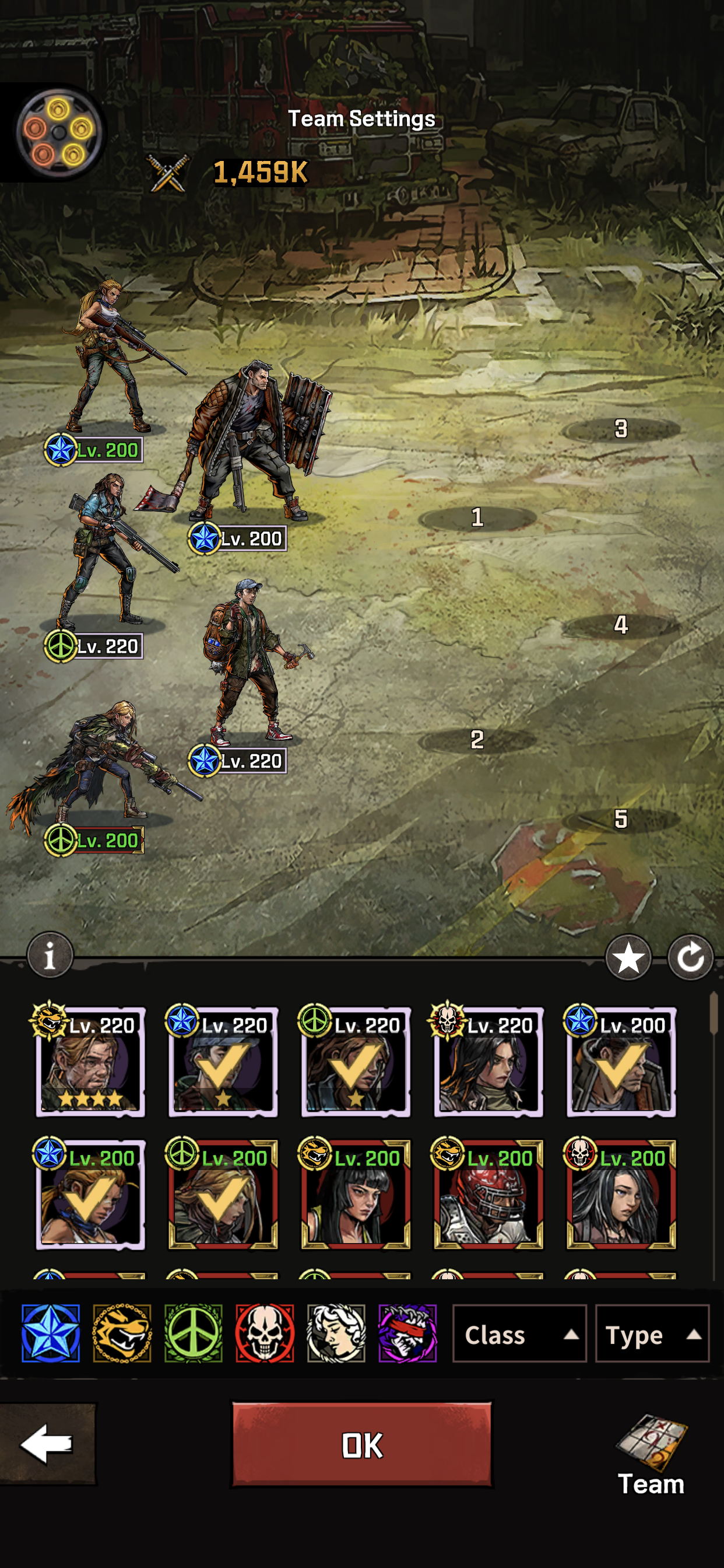Show the info button details
This screenshot has height=1568, width=724.
click(x=50, y=955)
